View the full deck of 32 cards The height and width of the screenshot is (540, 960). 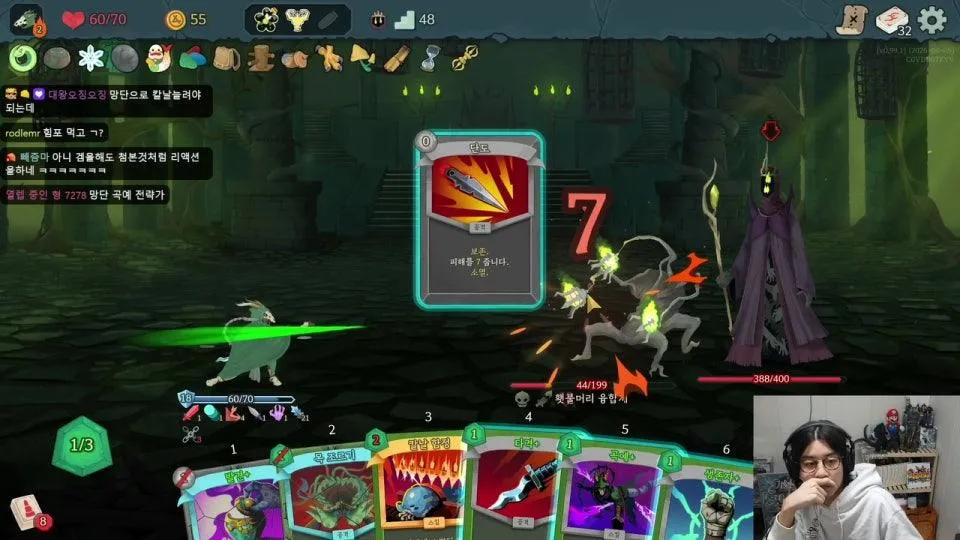pyautogui.click(x=891, y=20)
